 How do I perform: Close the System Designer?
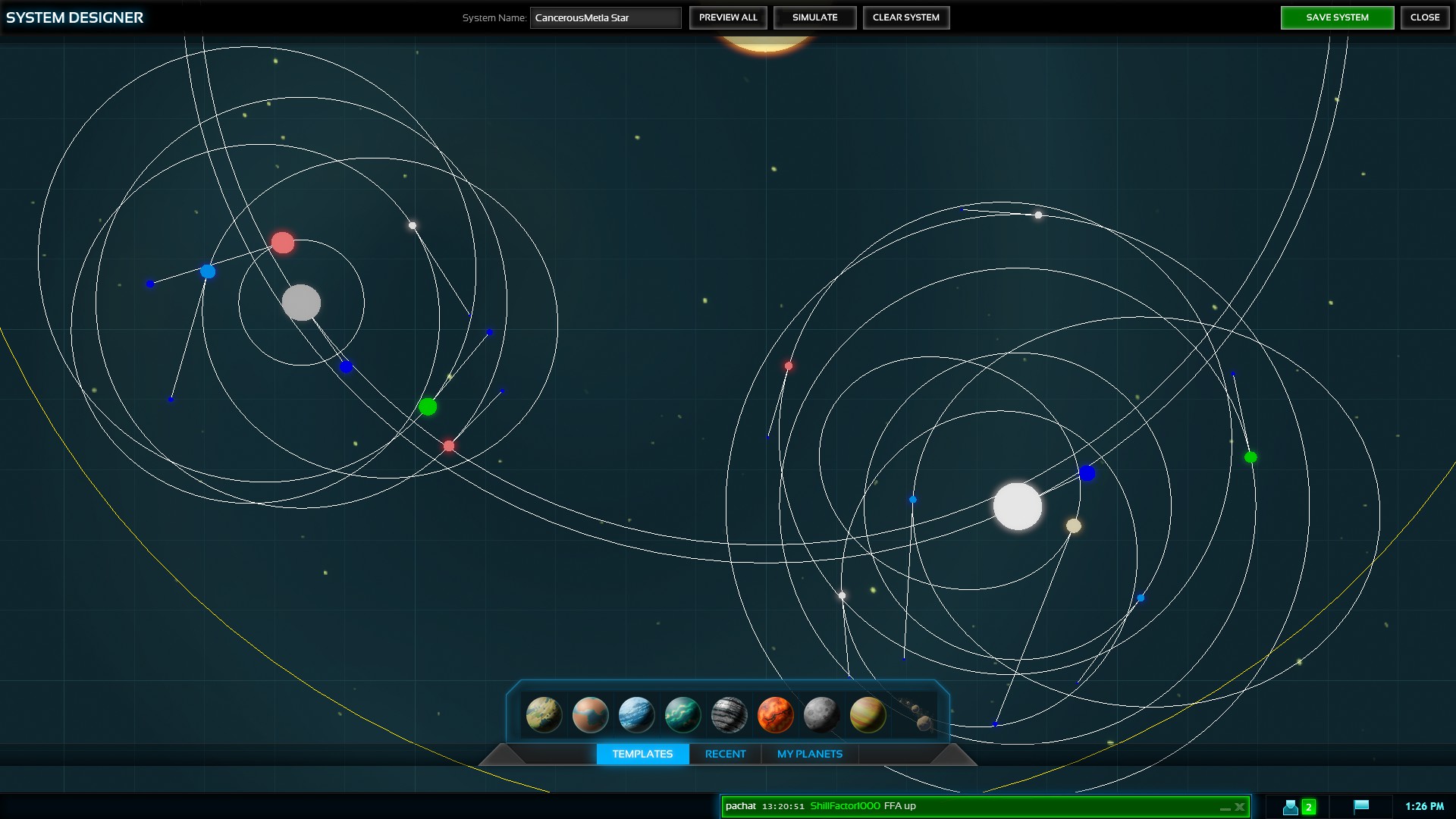coord(1424,17)
